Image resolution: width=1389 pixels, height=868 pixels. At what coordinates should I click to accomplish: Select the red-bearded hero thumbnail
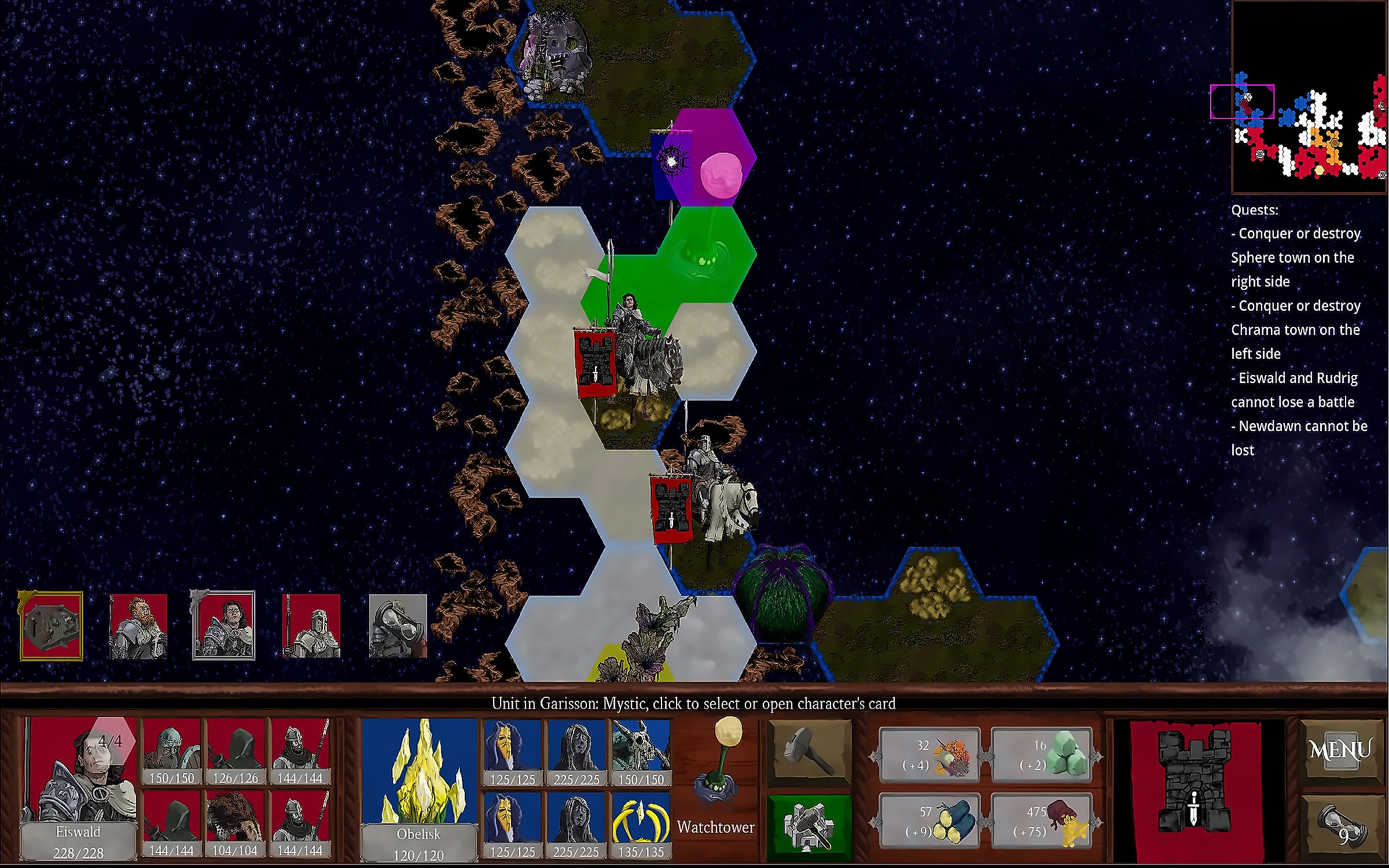(138, 626)
